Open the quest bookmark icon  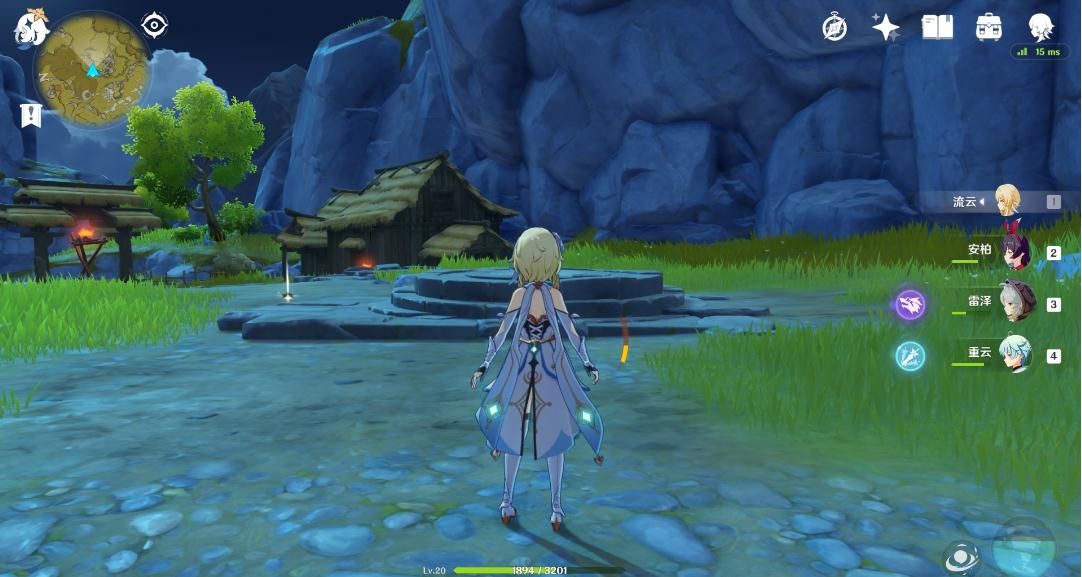(30, 115)
